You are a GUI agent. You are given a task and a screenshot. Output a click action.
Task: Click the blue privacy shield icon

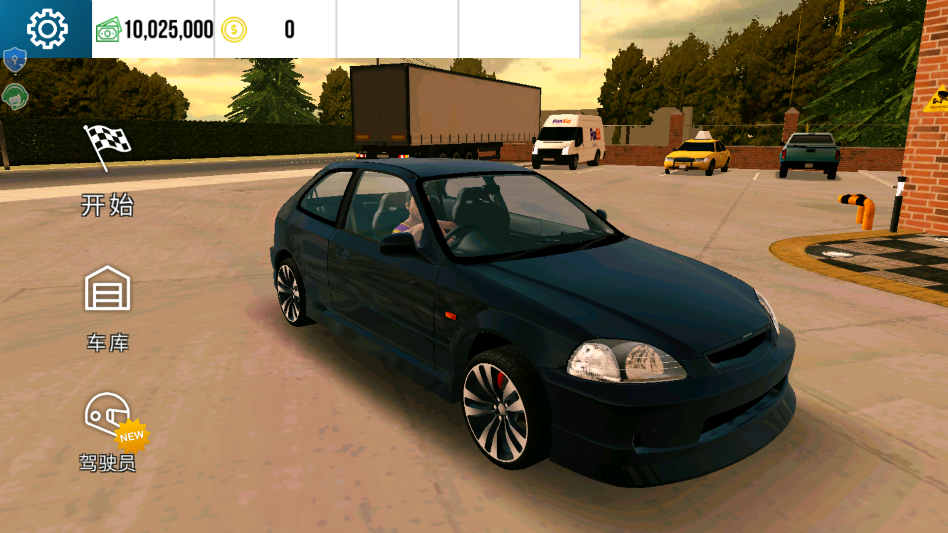pyautogui.click(x=14, y=61)
